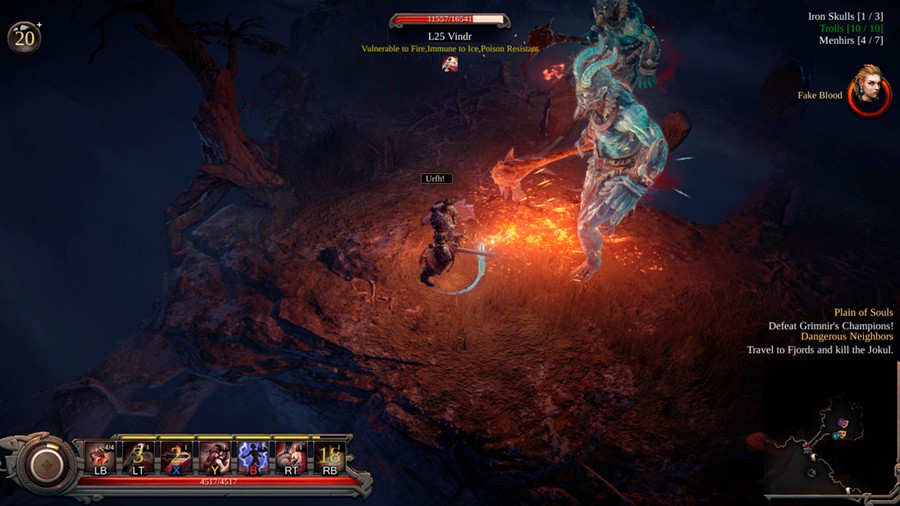Image resolution: width=900 pixels, height=506 pixels.
Task: Use the RT skill slot
Action: 291,458
